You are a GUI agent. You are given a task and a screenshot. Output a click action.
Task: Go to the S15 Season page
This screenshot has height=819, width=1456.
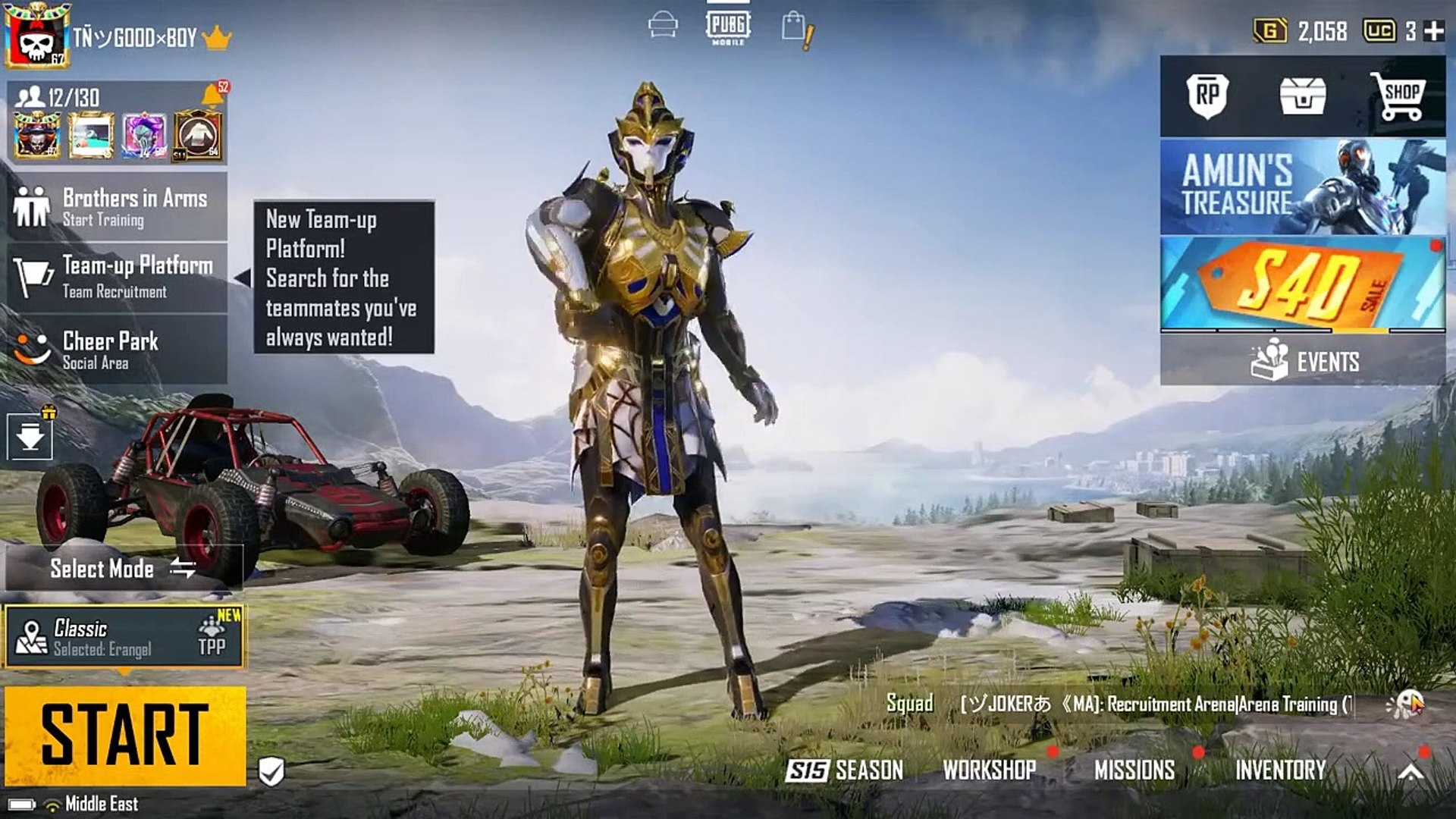pyautogui.click(x=845, y=770)
